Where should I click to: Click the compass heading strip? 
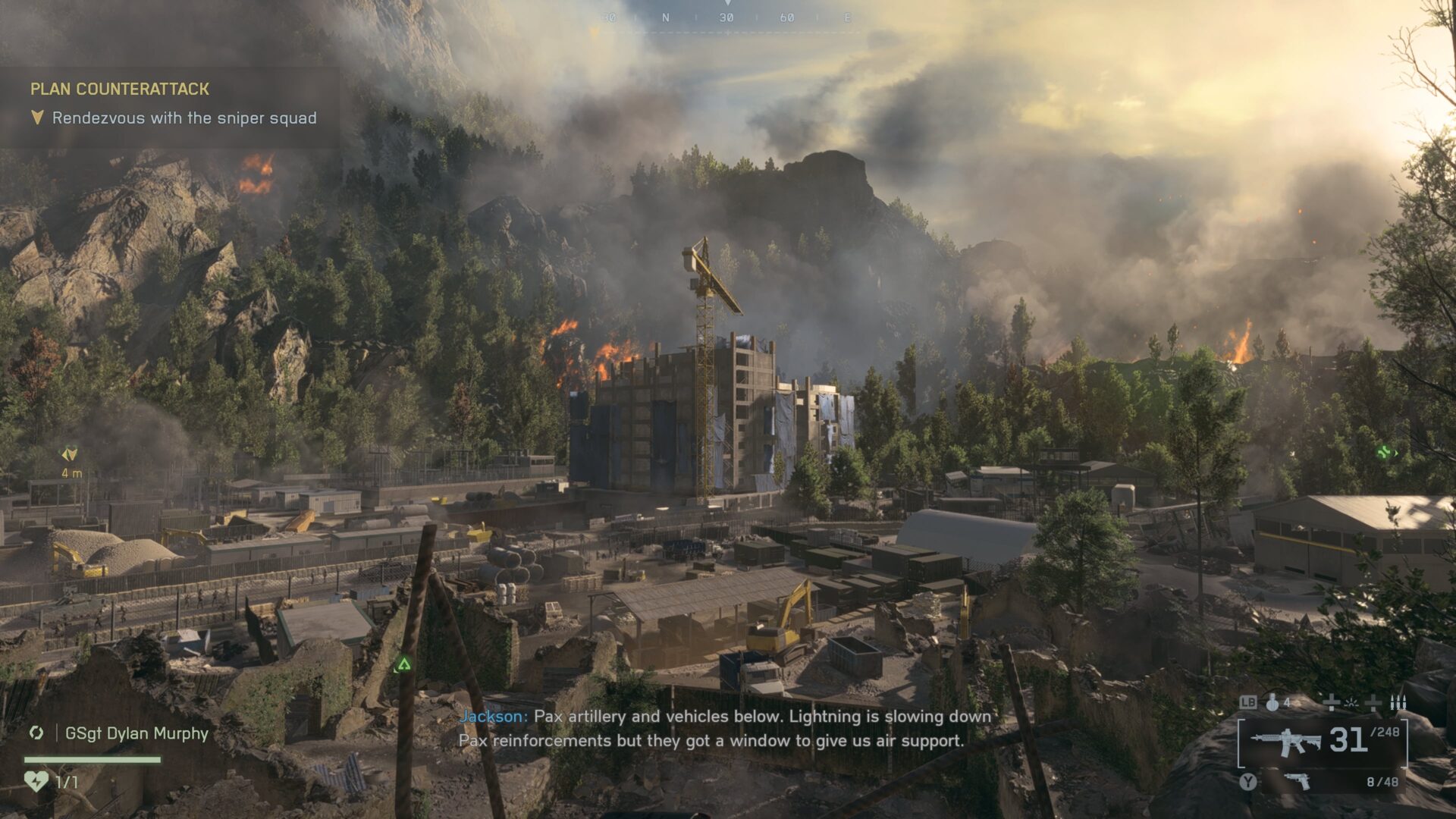726,17
